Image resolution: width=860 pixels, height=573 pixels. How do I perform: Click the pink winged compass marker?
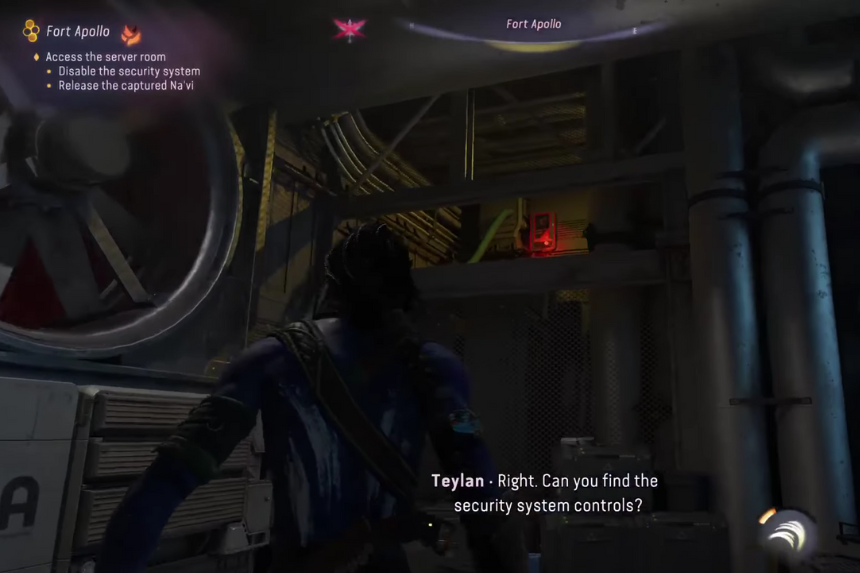[349, 29]
